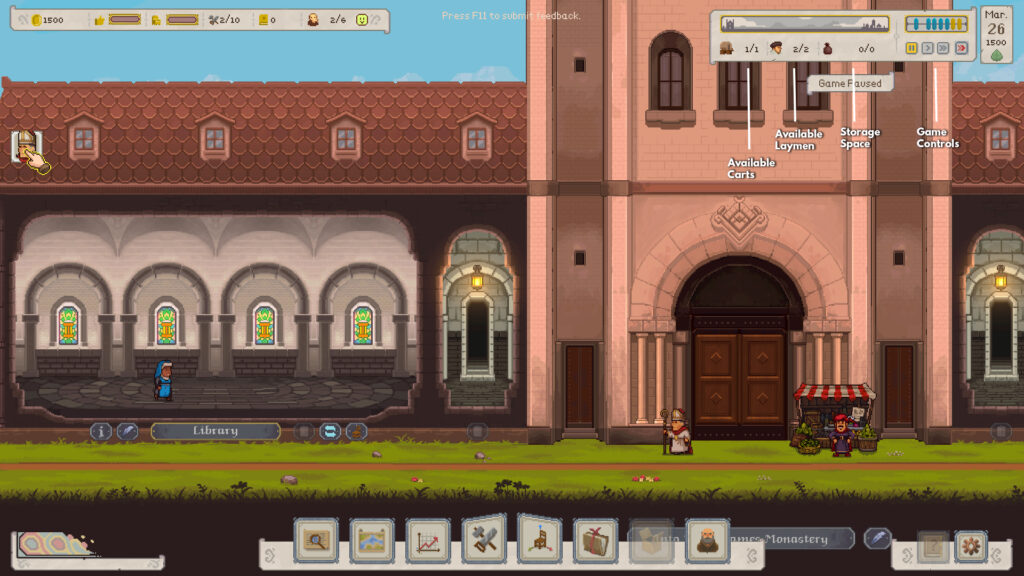Click the colorful map thumbnail panel

click(x=55, y=546)
